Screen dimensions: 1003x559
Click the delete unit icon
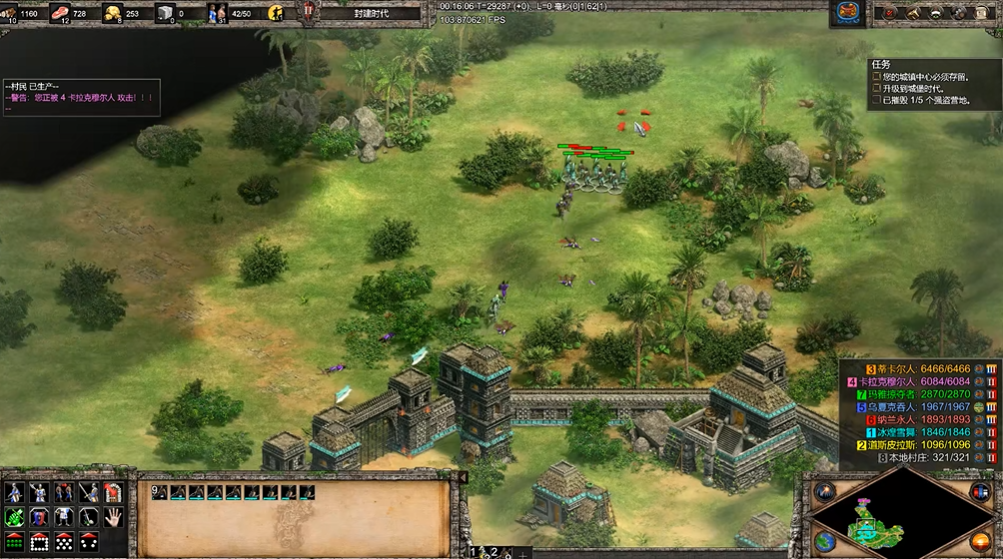[113, 493]
